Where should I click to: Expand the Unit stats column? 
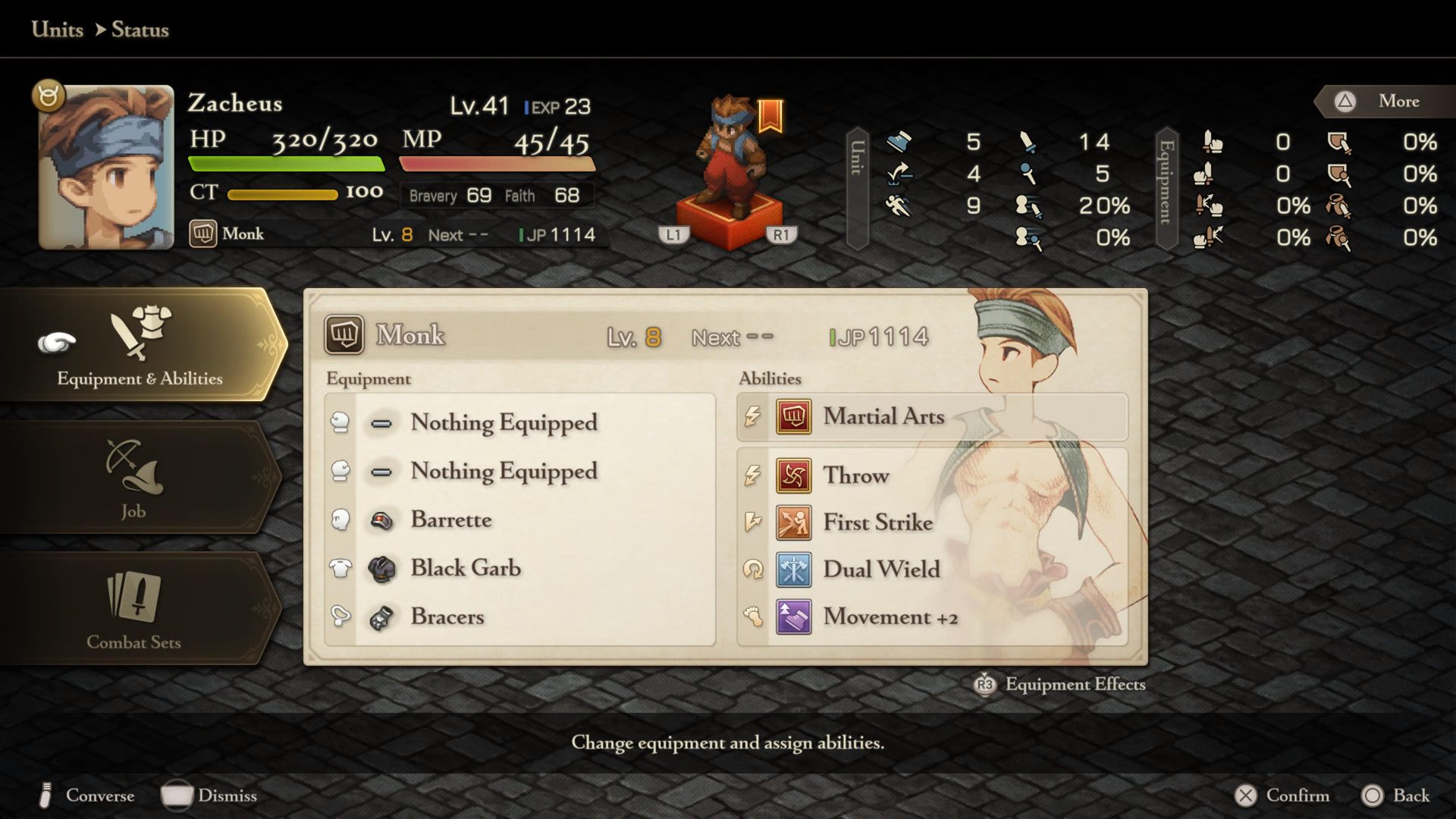pos(858,187)
